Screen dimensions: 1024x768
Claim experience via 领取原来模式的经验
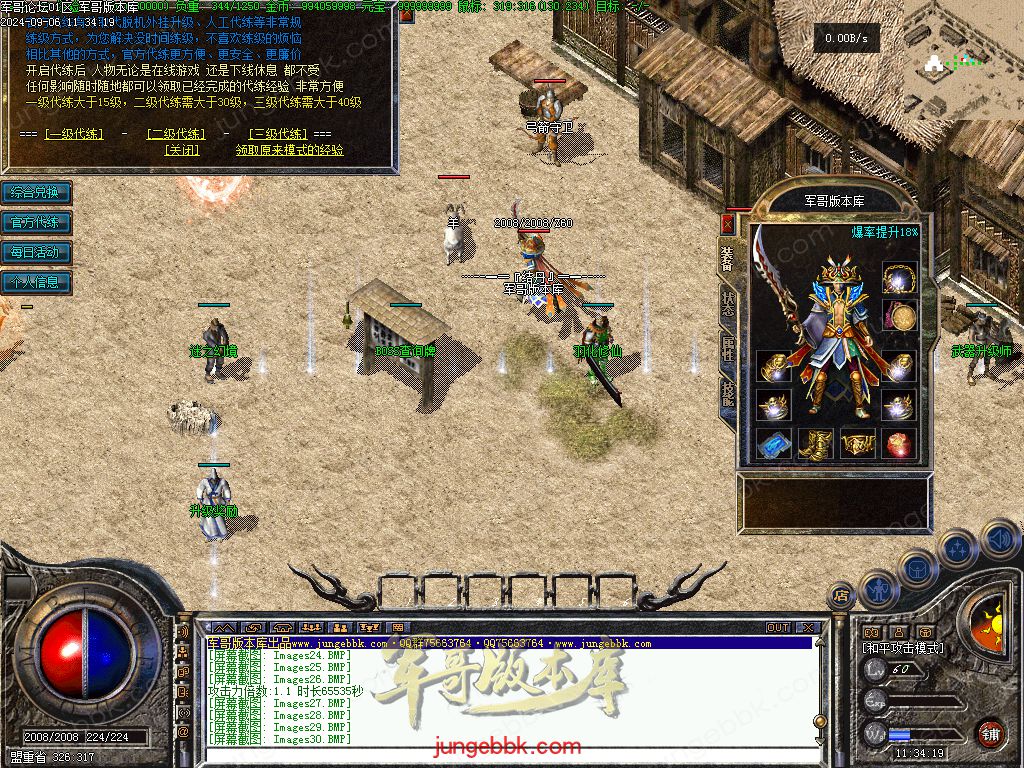[289, 151]
